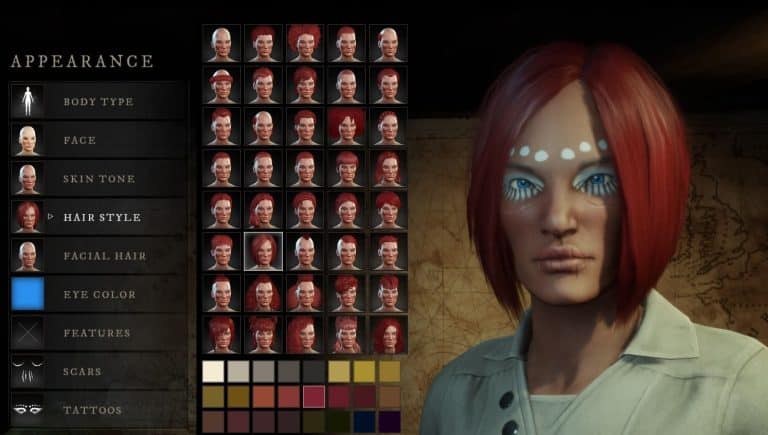Choose the light gray hair color swatch

pos(238,371)
